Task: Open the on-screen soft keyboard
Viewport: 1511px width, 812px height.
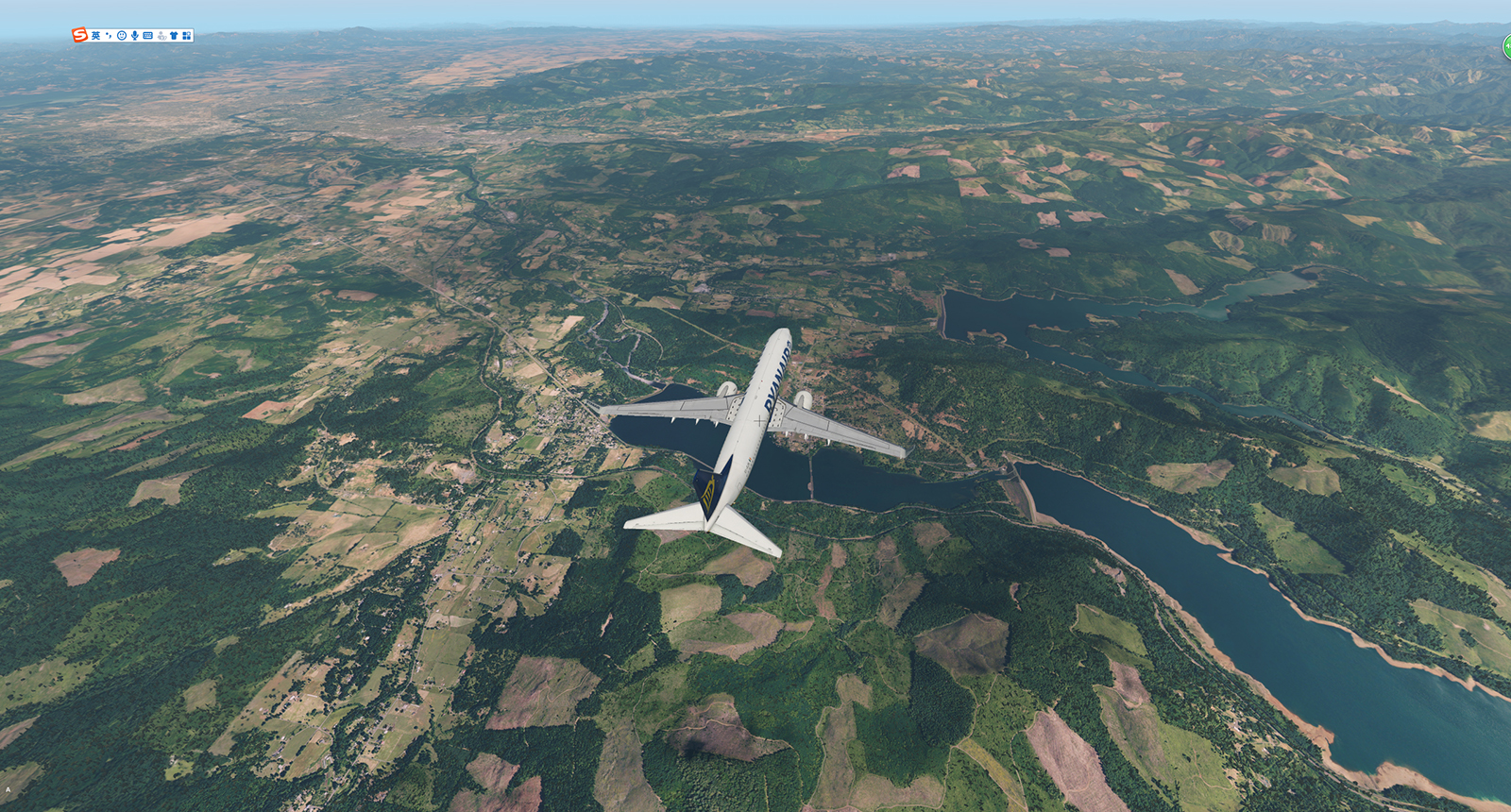Action: 147,36
